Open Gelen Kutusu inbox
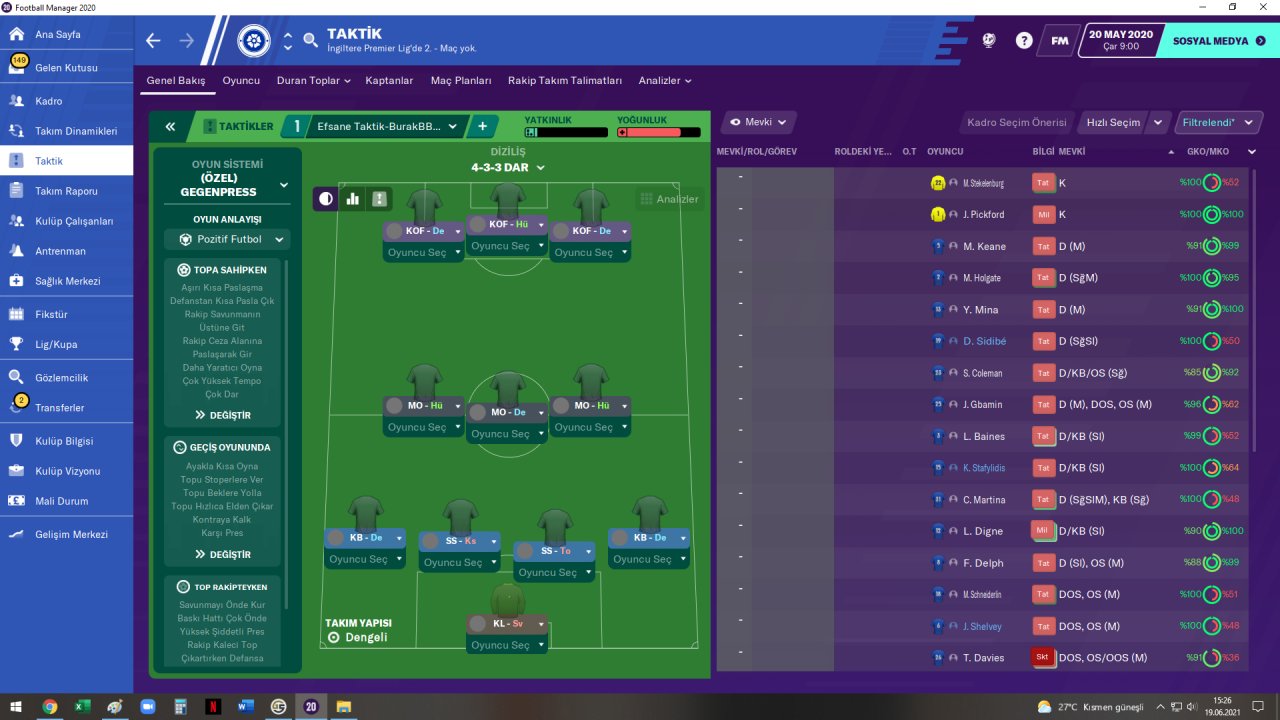 point(66,68)
